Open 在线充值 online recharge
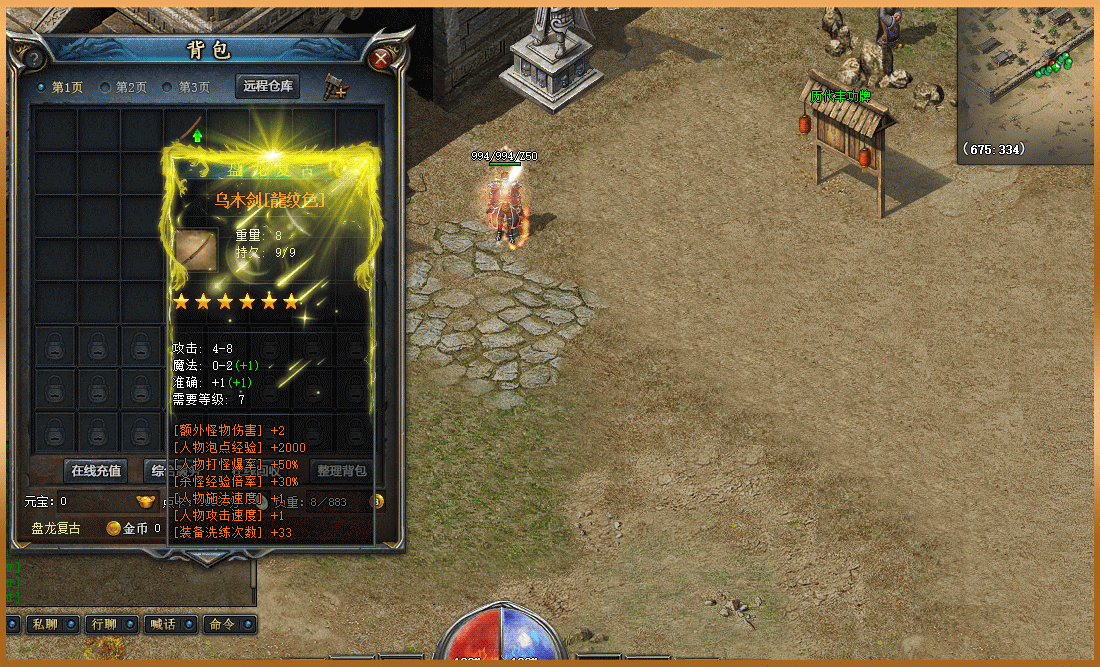Image resolution: width=1100 pixels, height=667 pixels. coord(96,470)
